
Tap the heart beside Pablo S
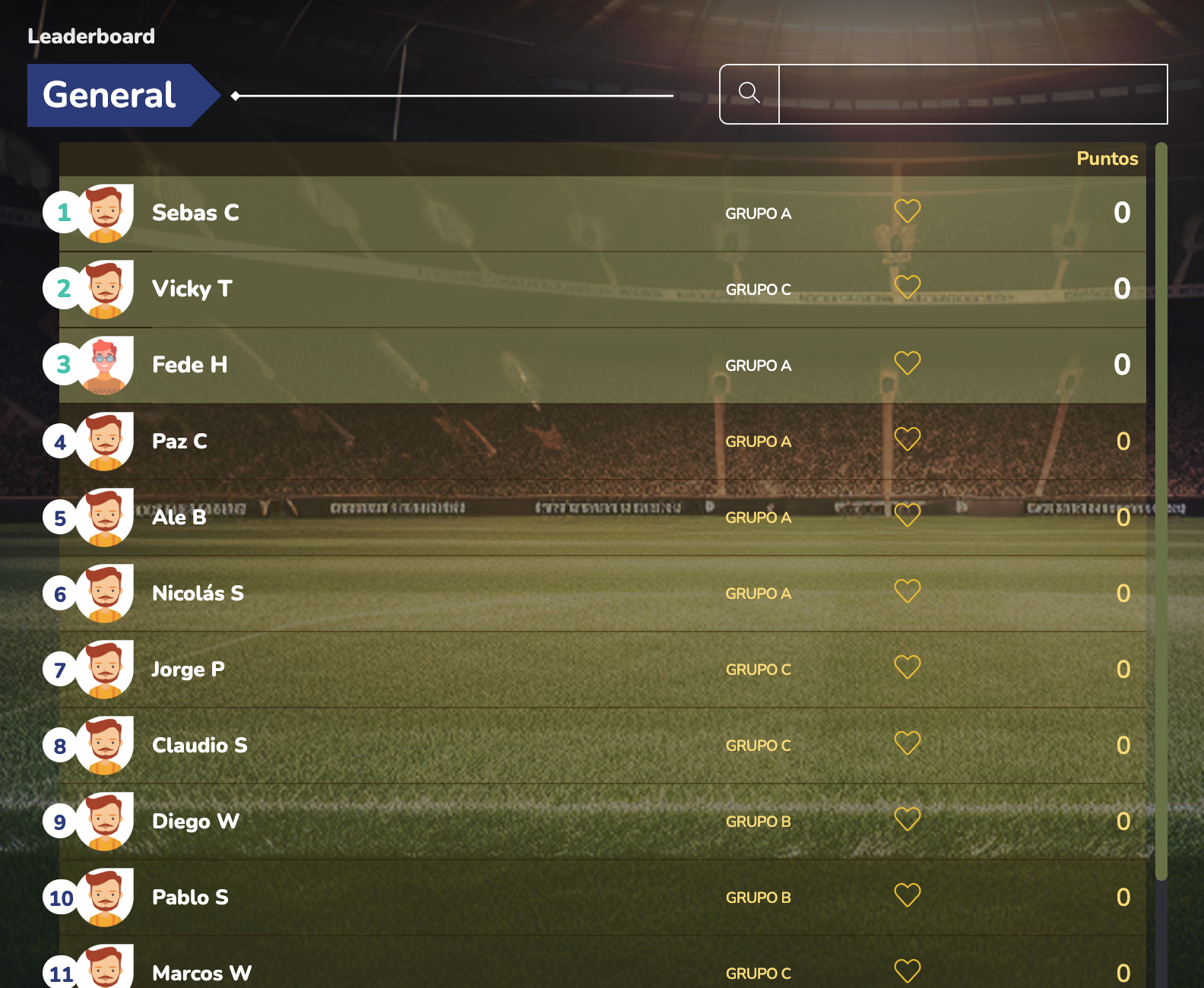(x=908, y=895)
